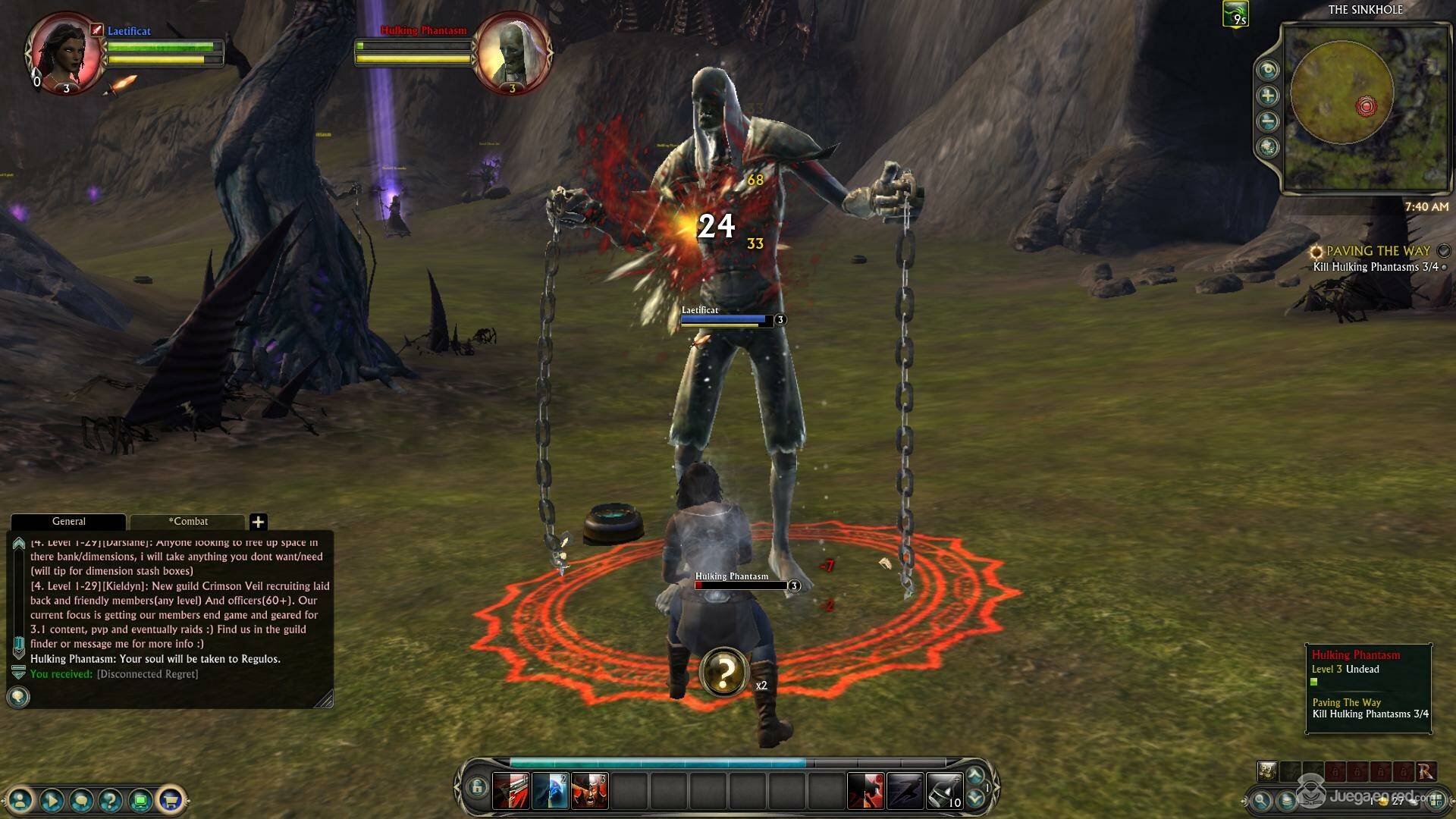Add a new chat tab with plus button
This screenshot has height=819, width=1456.
click(258, 522)
